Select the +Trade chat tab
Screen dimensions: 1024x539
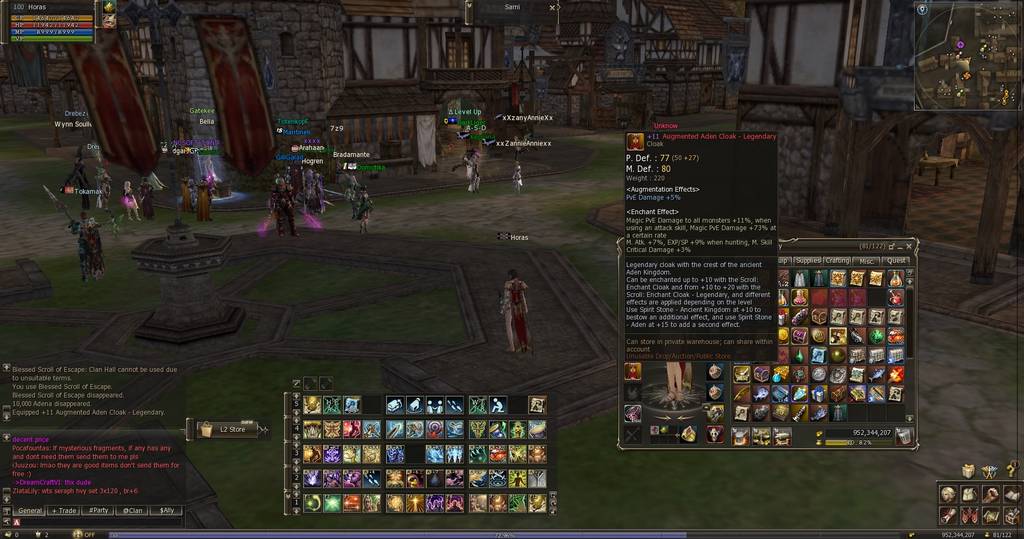64,510
